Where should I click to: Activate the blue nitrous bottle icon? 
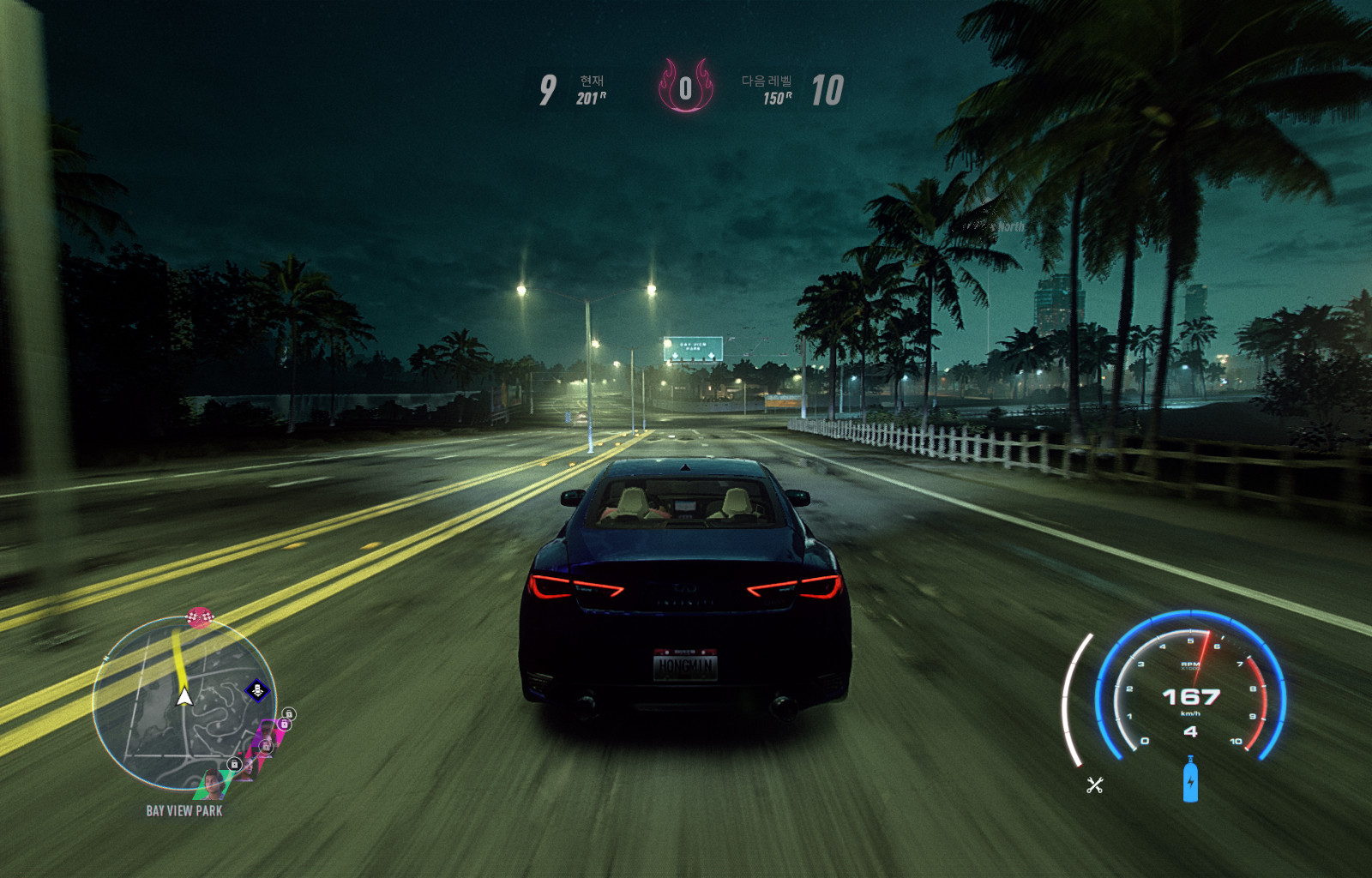(1190, 779)
